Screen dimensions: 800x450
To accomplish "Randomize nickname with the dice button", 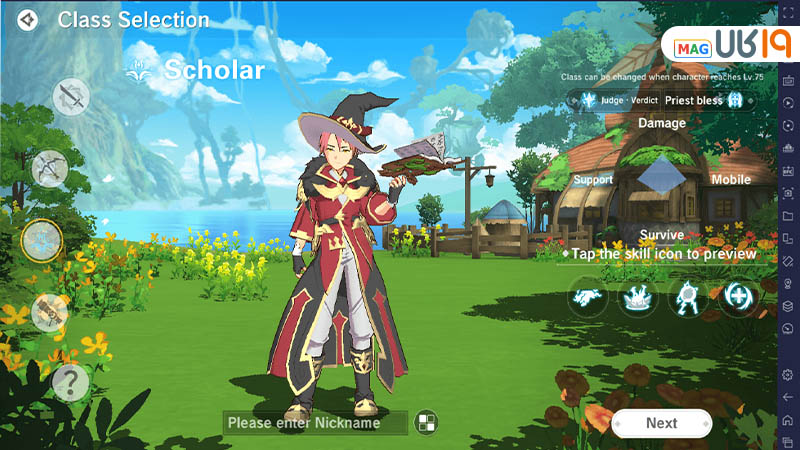I will [x=427, y=422].
